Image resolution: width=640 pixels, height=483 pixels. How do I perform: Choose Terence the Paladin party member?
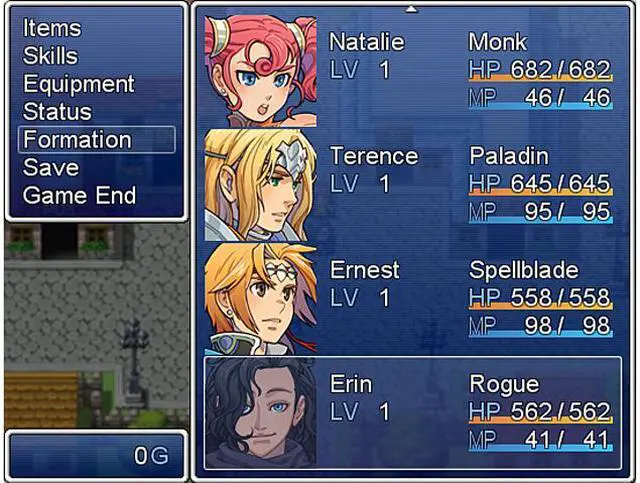(412, 184)
